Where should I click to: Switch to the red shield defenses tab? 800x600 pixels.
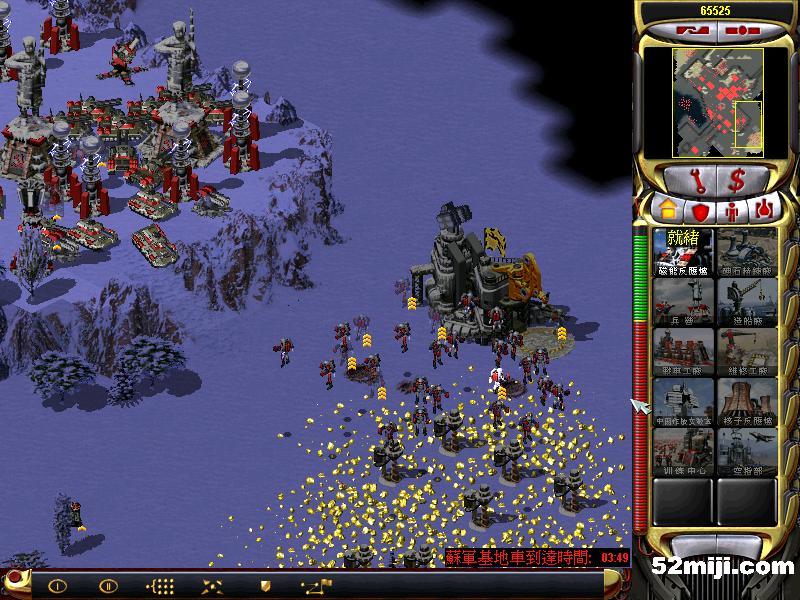click(700, 211)
